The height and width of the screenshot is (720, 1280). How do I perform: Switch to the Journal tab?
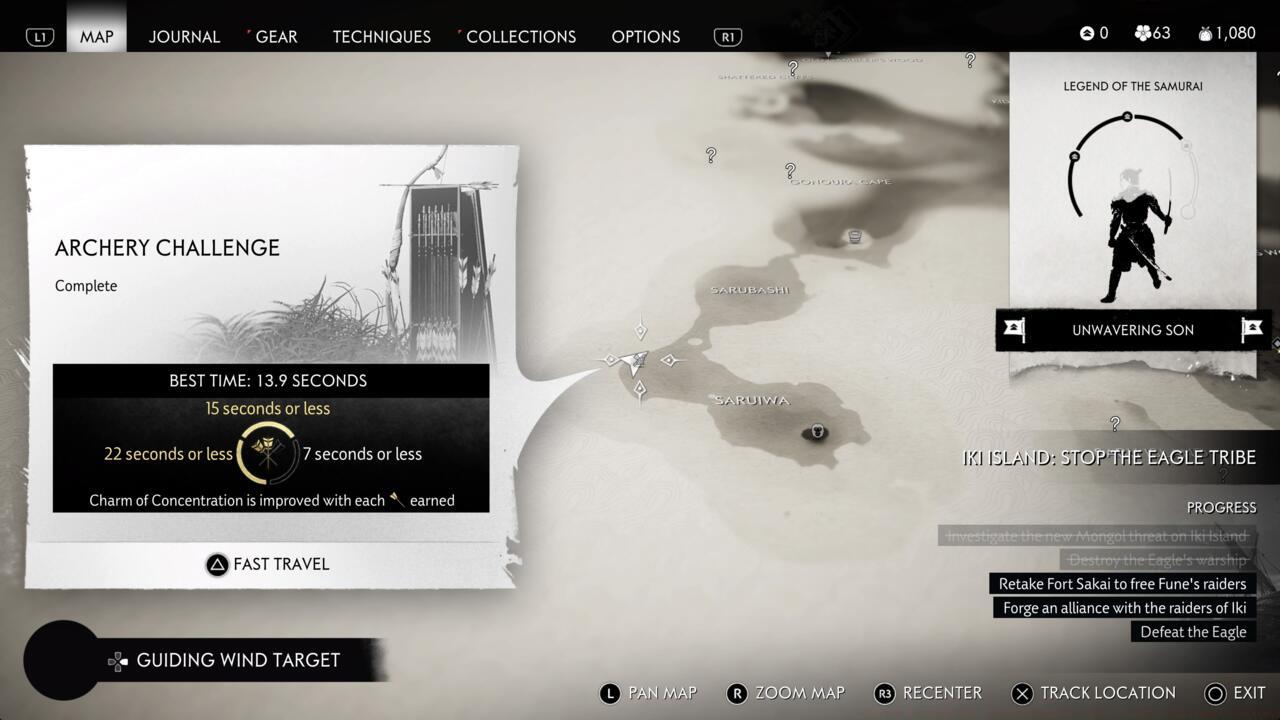tap(184, 36)
